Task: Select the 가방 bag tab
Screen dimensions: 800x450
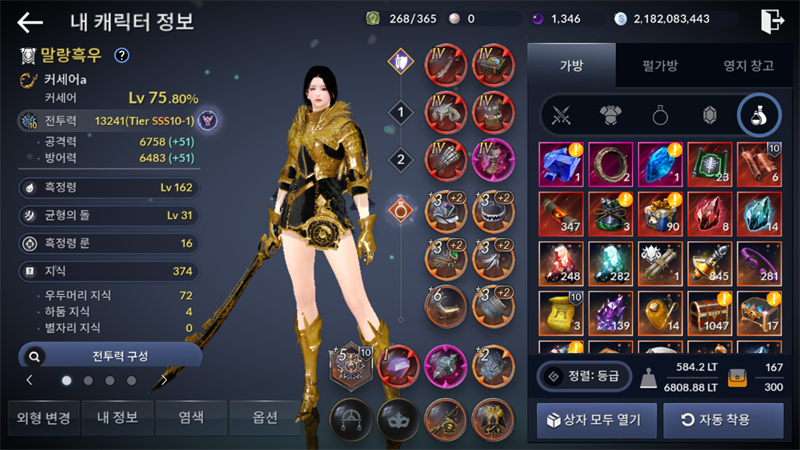Action: pyautogui.click(x=571, y=66)
